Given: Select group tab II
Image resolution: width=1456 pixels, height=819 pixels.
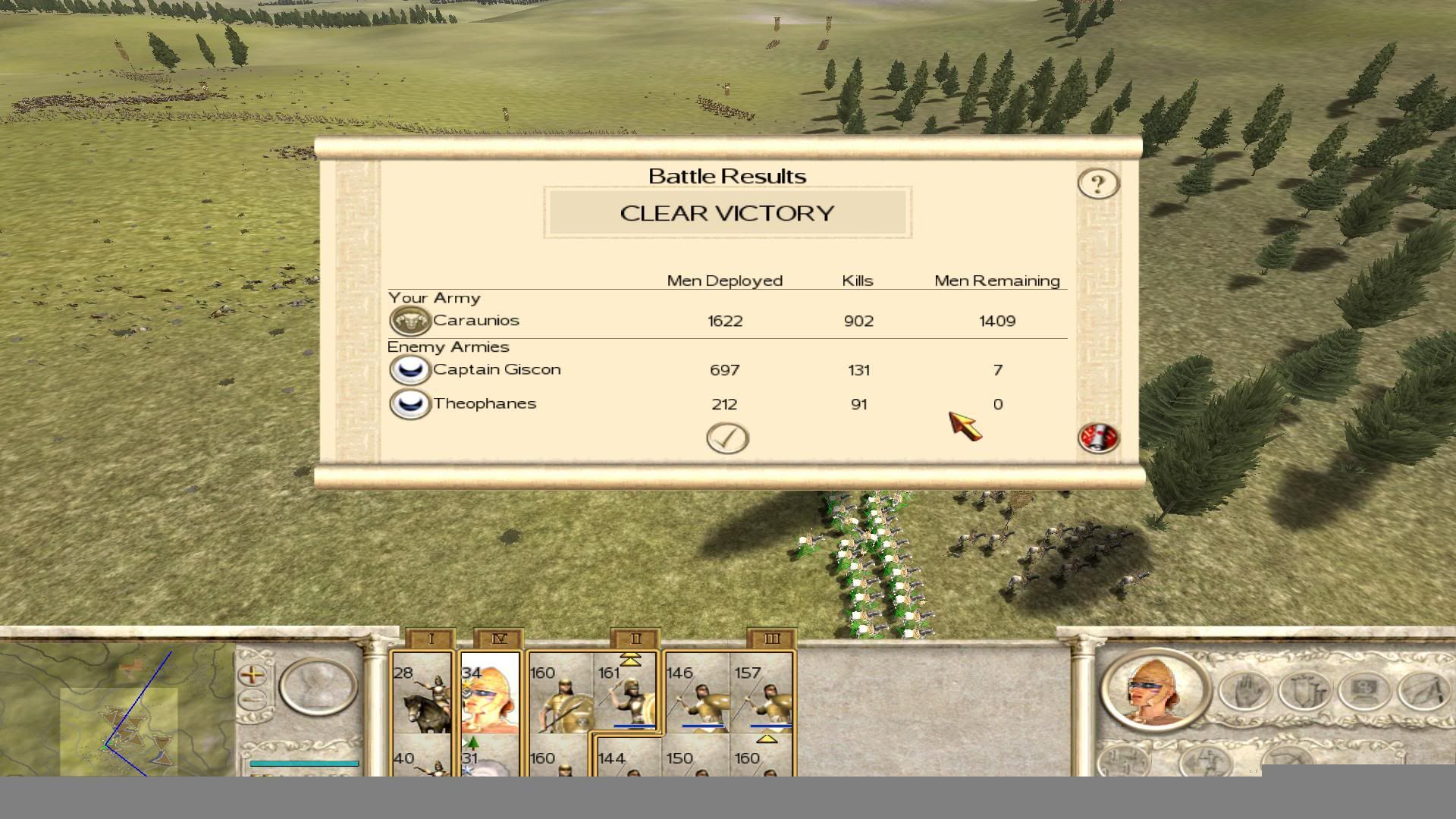Looking at the screenshot, I should [635, 639].
